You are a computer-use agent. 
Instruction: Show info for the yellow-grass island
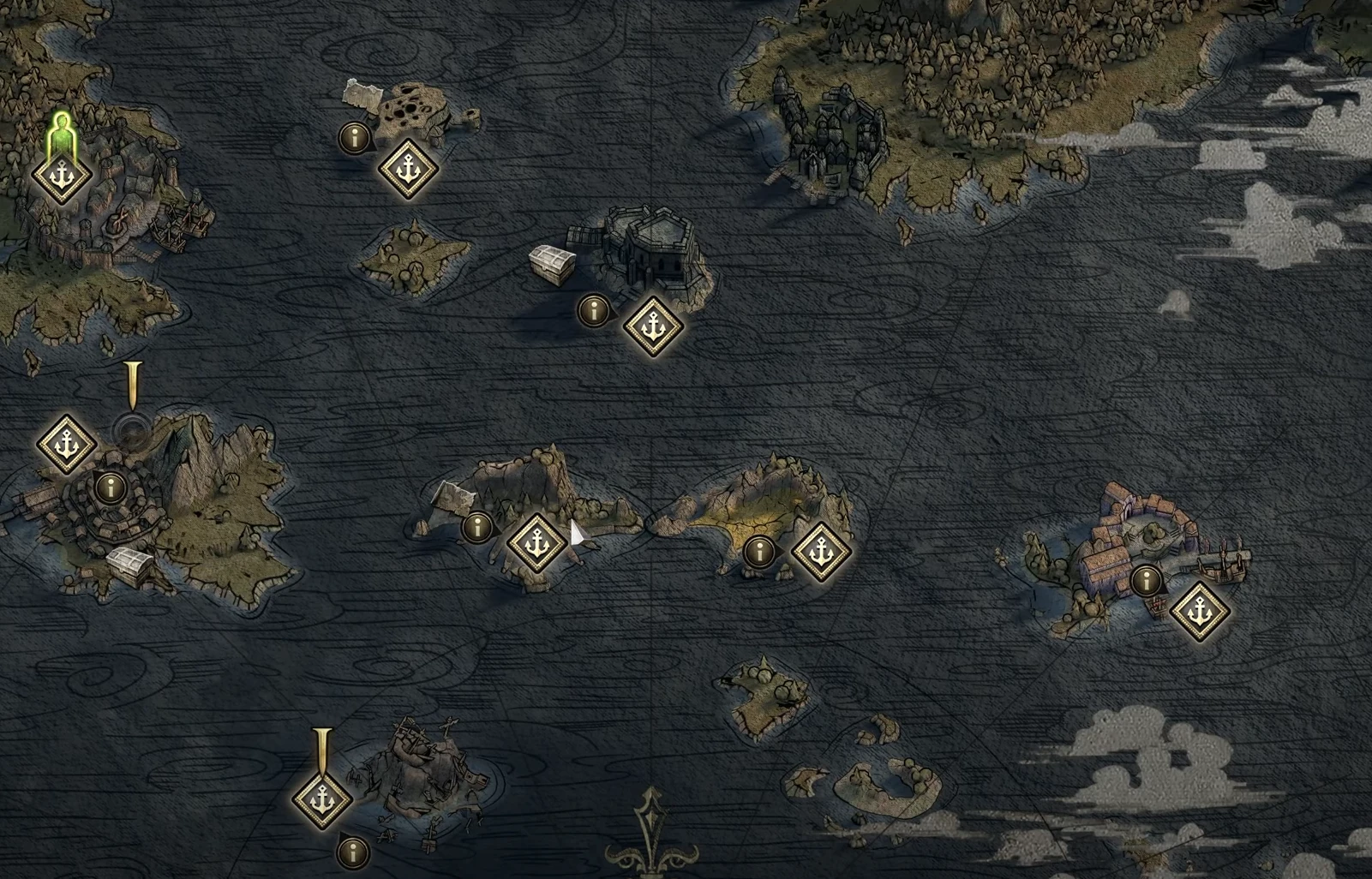[x=758, y=551]
